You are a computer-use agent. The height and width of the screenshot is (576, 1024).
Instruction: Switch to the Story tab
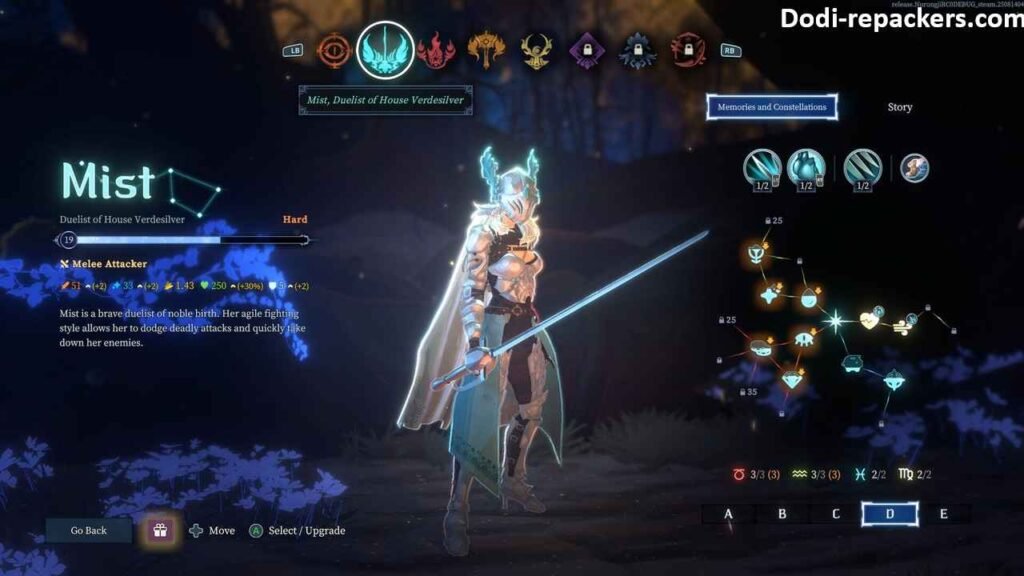coord(899,107)
